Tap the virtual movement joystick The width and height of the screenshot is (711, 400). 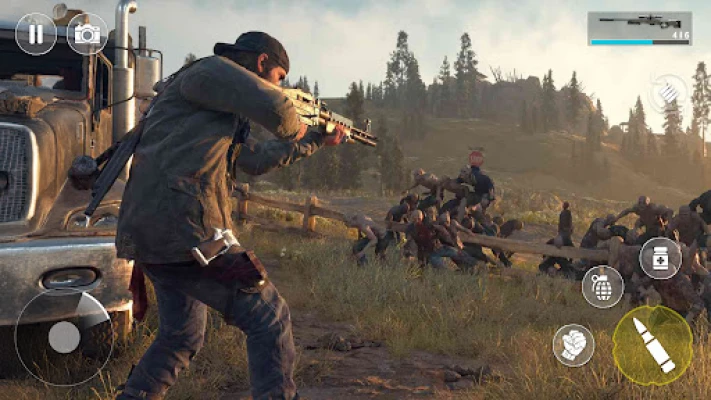[x=64, y=337]
